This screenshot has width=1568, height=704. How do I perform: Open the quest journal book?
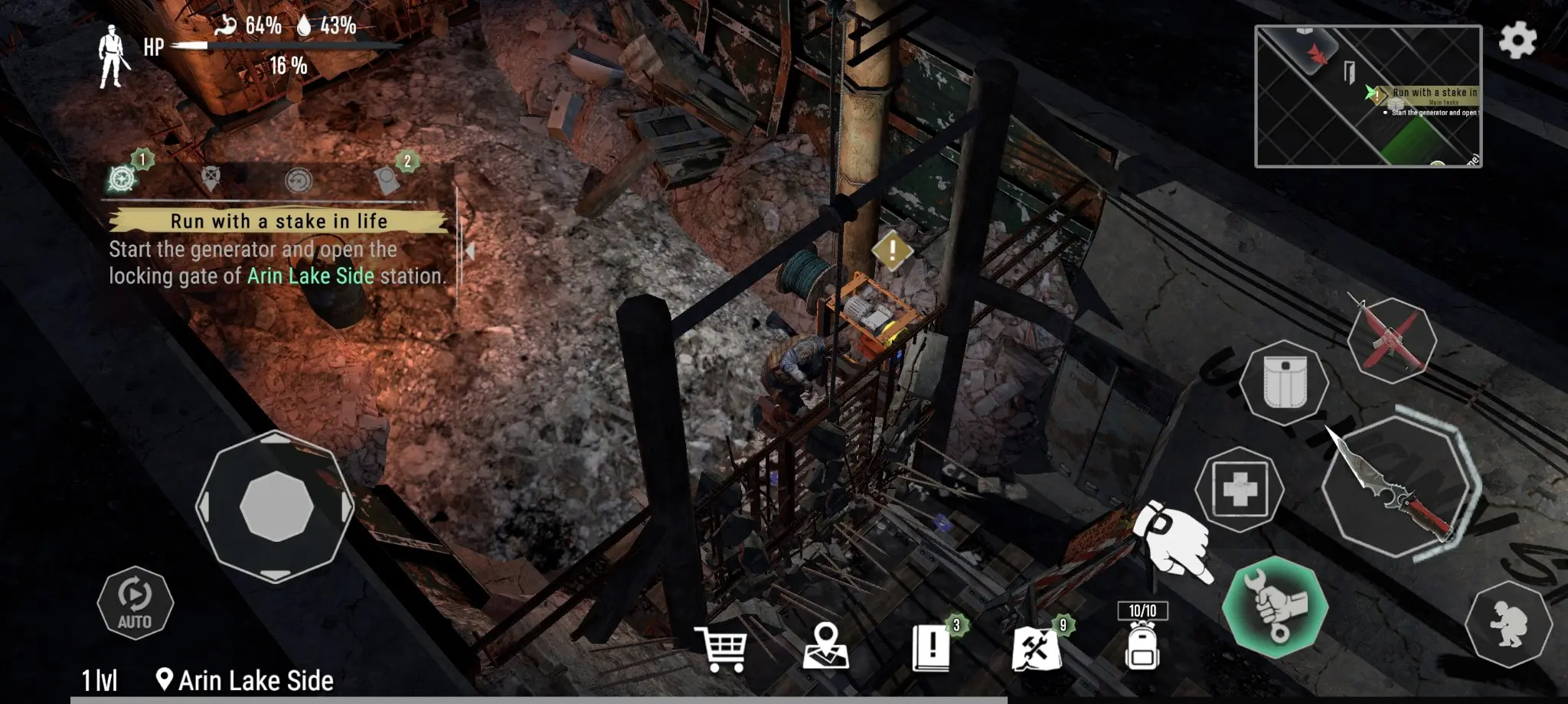tap(932, 647)
